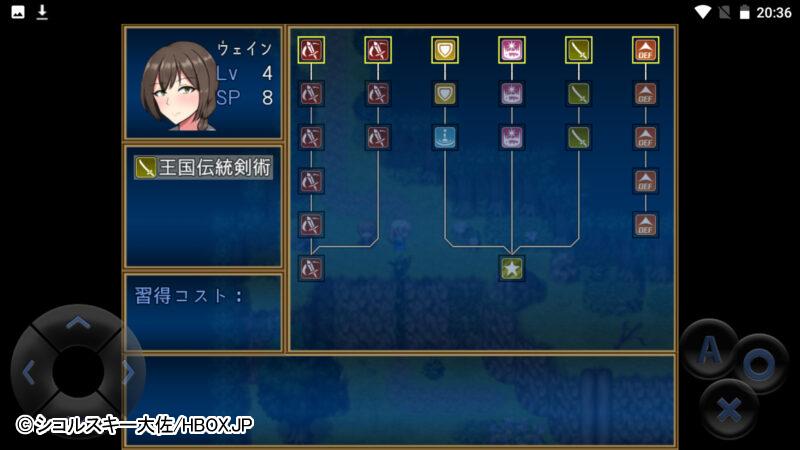This screenshot has height=450, width=800.
Task: Choose the highlighted orange DEF skill
Action: pos(646,49)
